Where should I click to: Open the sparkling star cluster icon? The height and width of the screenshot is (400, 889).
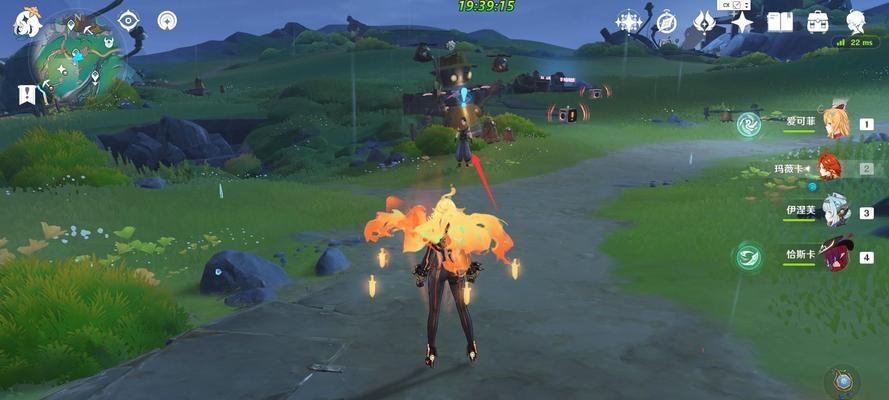[629, 22]
